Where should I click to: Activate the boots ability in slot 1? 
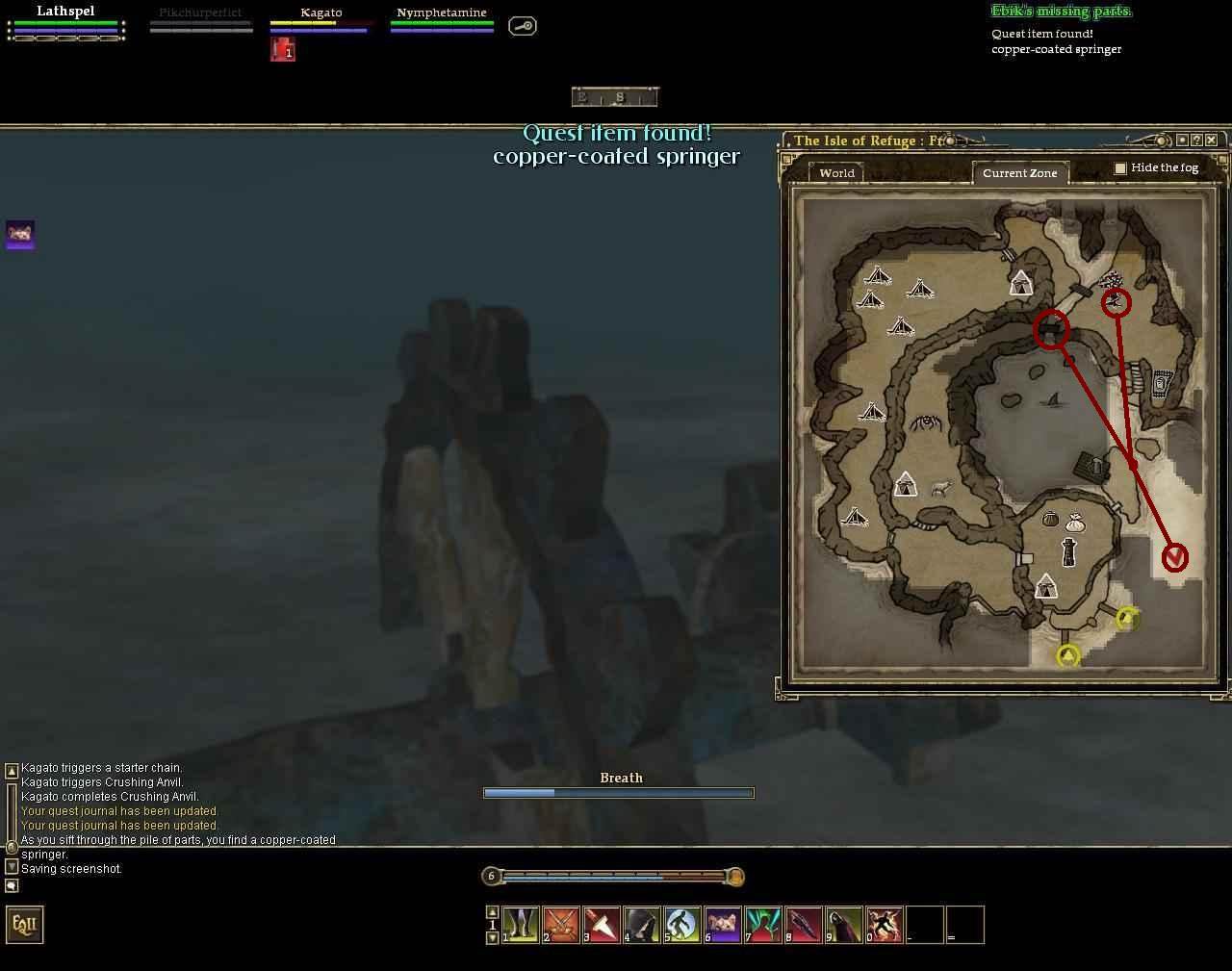pyautogui.click(x=521, y=925)
